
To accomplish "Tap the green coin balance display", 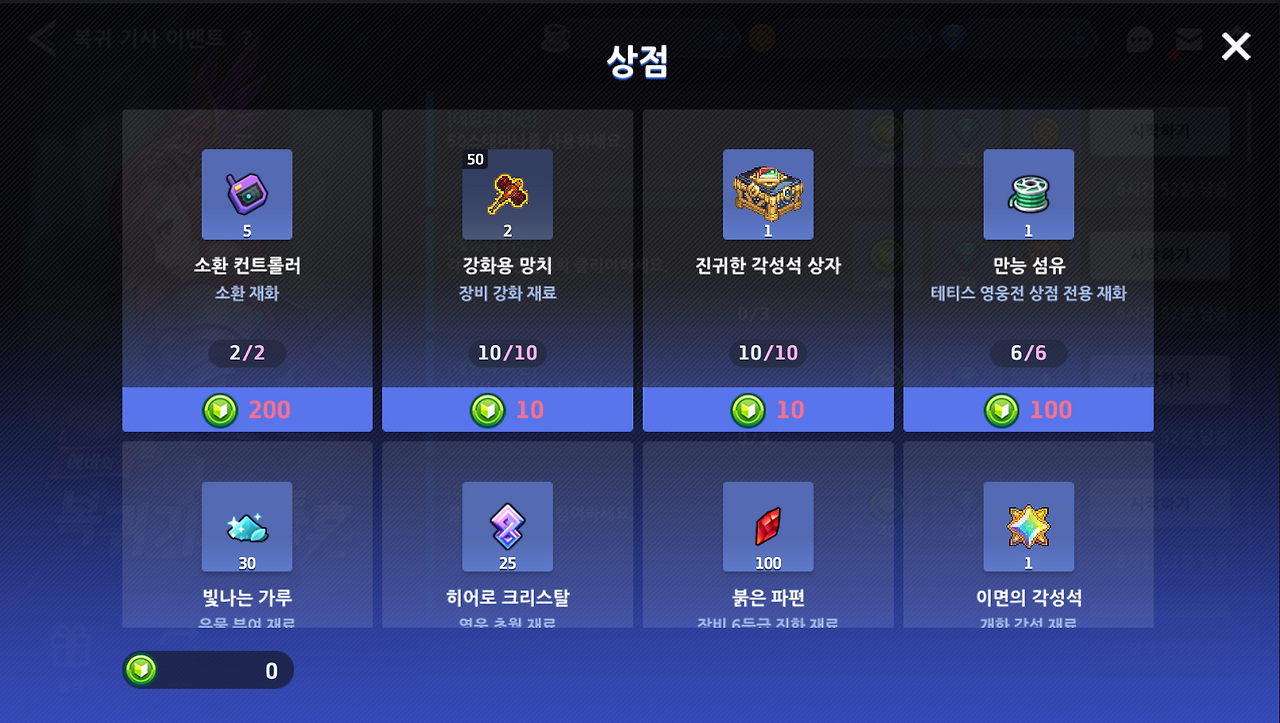I will 208,670.
